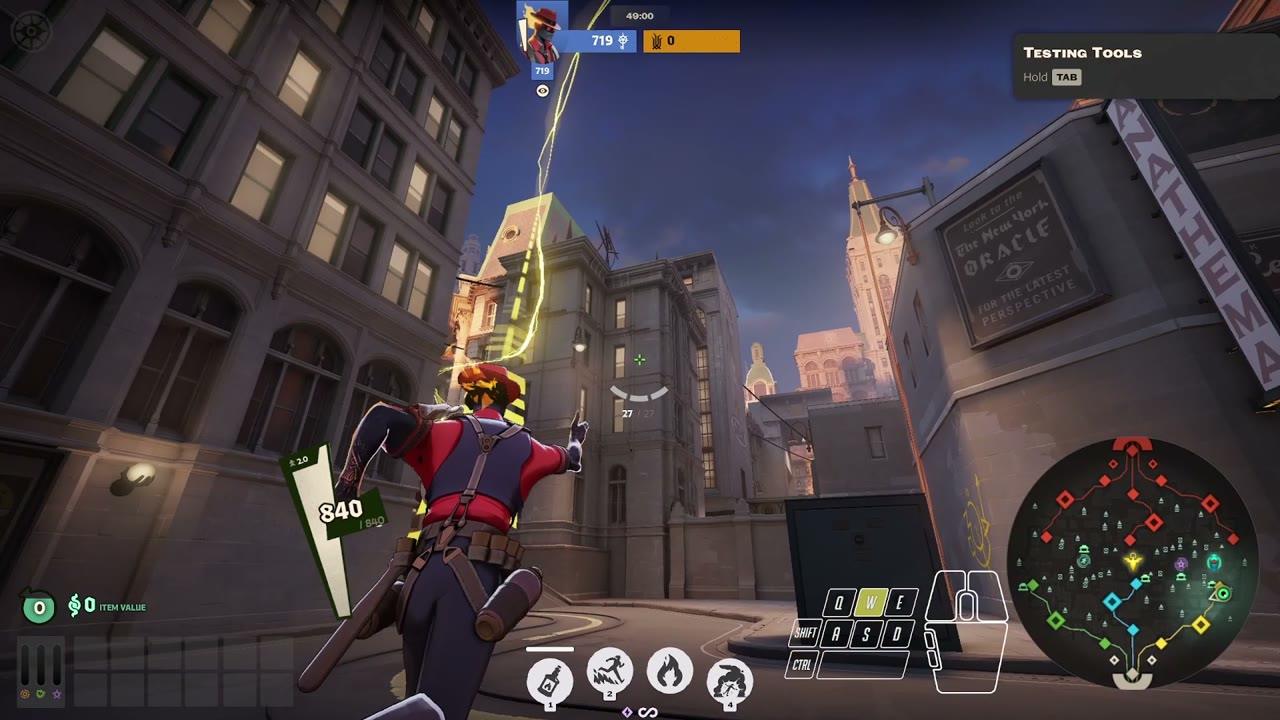Image resolution: width=1280 pixels, height=720 pixels.
Task: Activate the flaming bottle ability
Action: point(549,681)
